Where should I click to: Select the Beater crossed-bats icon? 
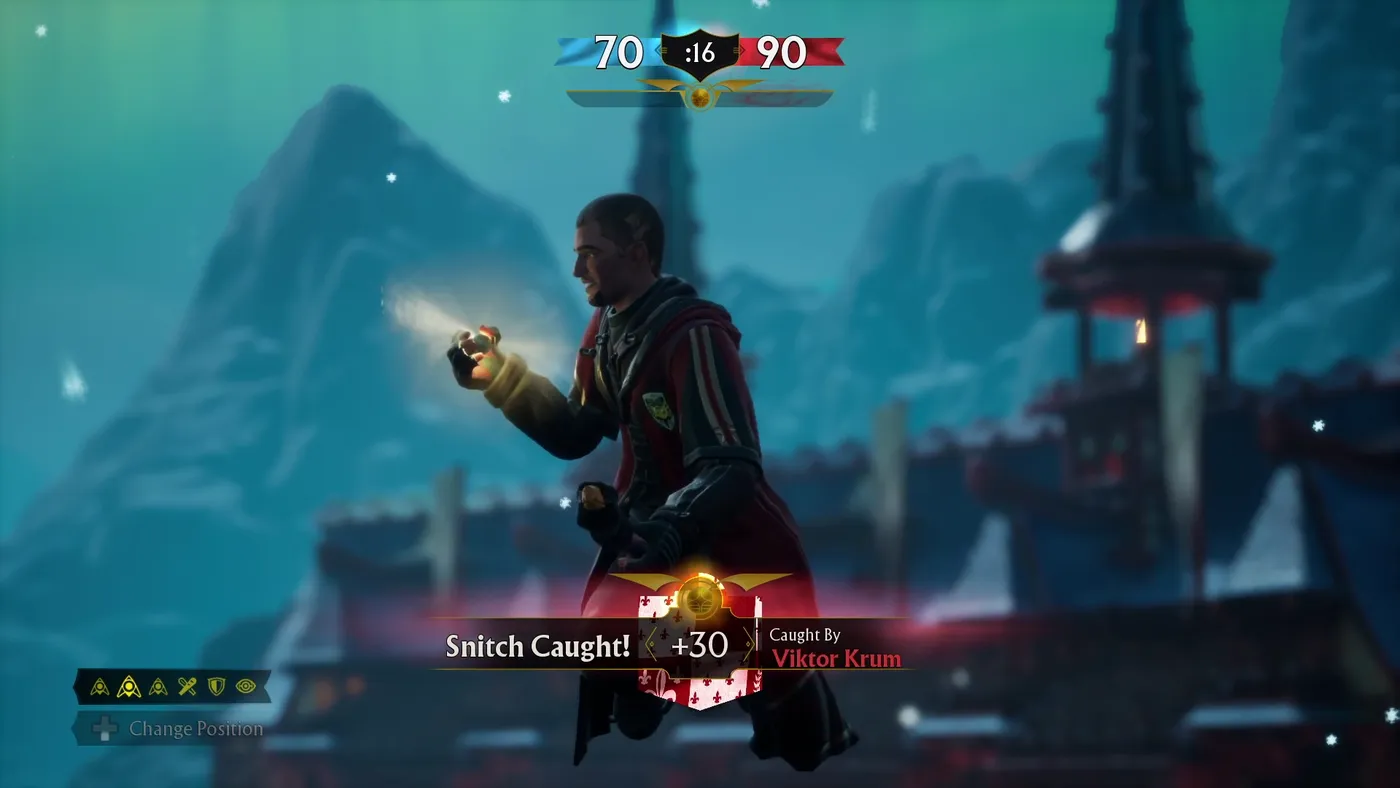pyautogui.click(x=187, y=685)
